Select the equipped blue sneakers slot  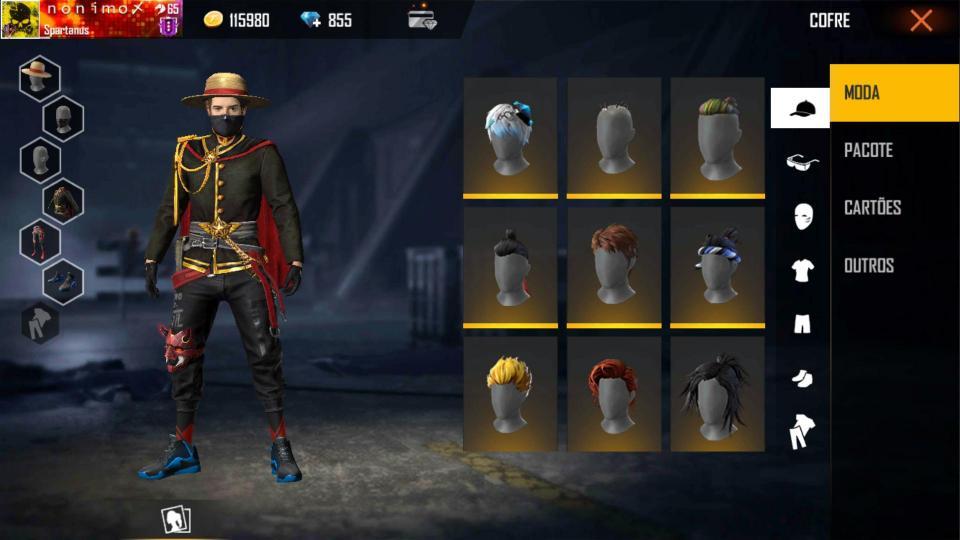(63, 281)
